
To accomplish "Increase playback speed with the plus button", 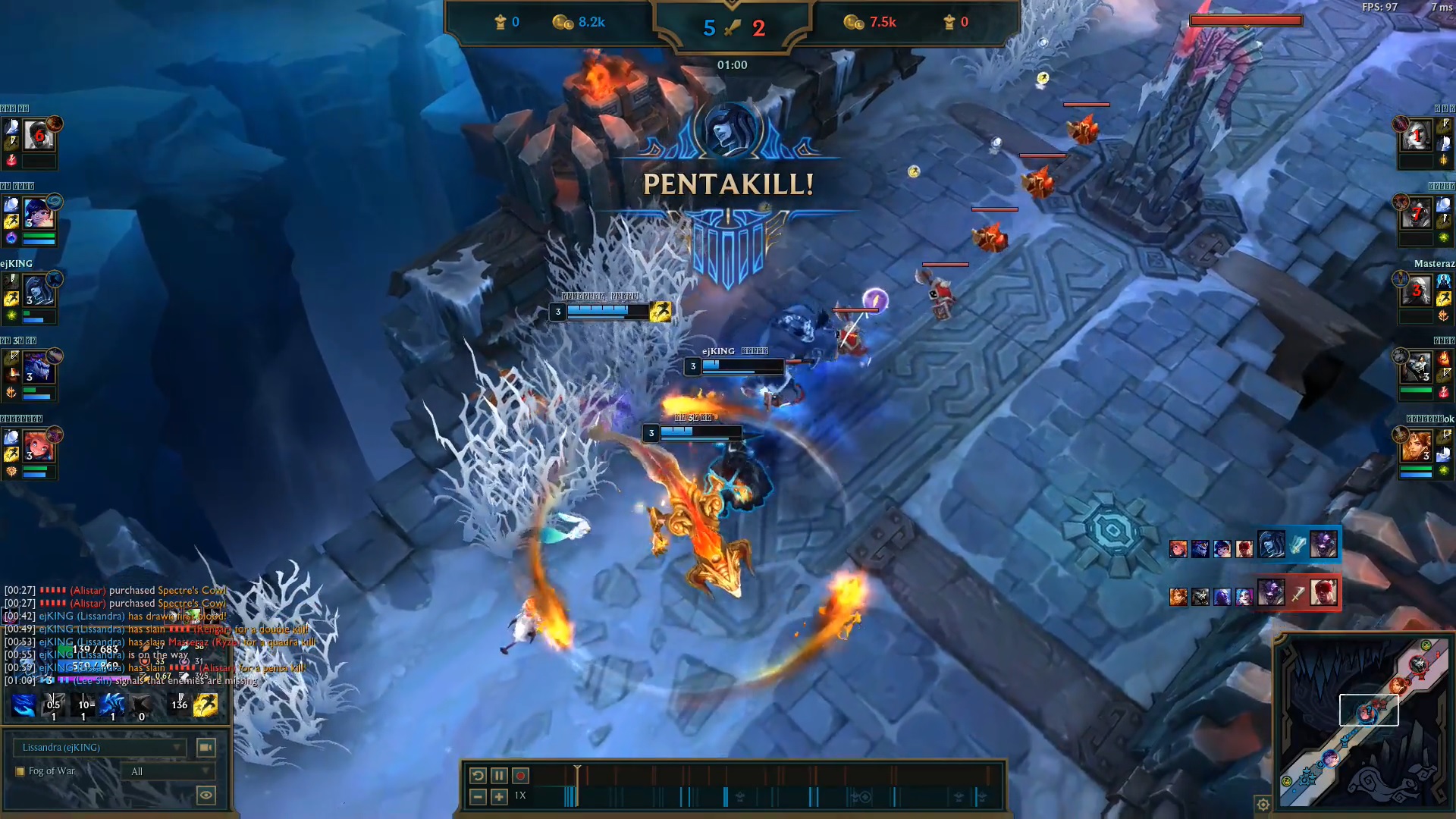I will (x=499, y=796).
